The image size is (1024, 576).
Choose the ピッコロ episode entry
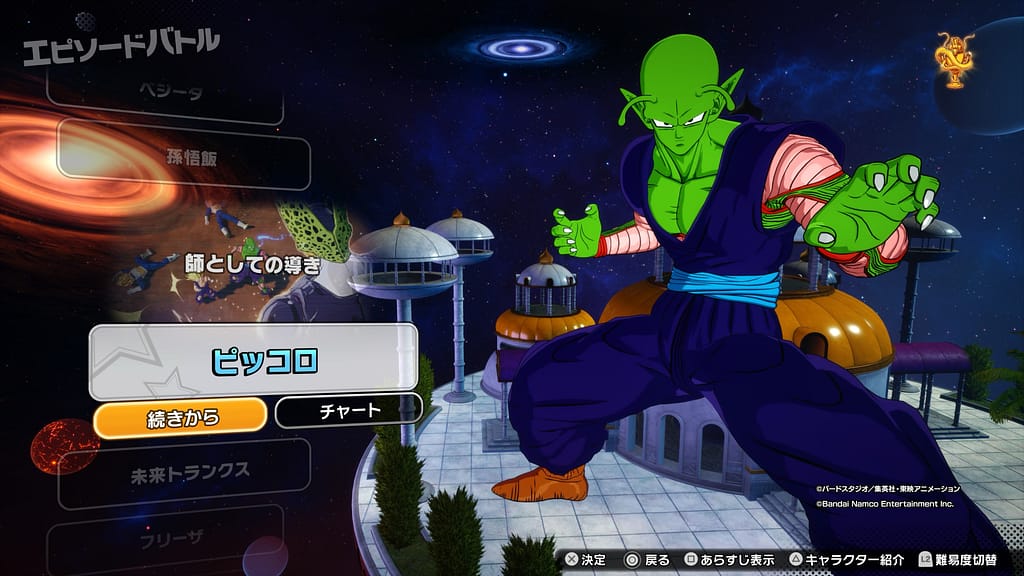(253, 361)
